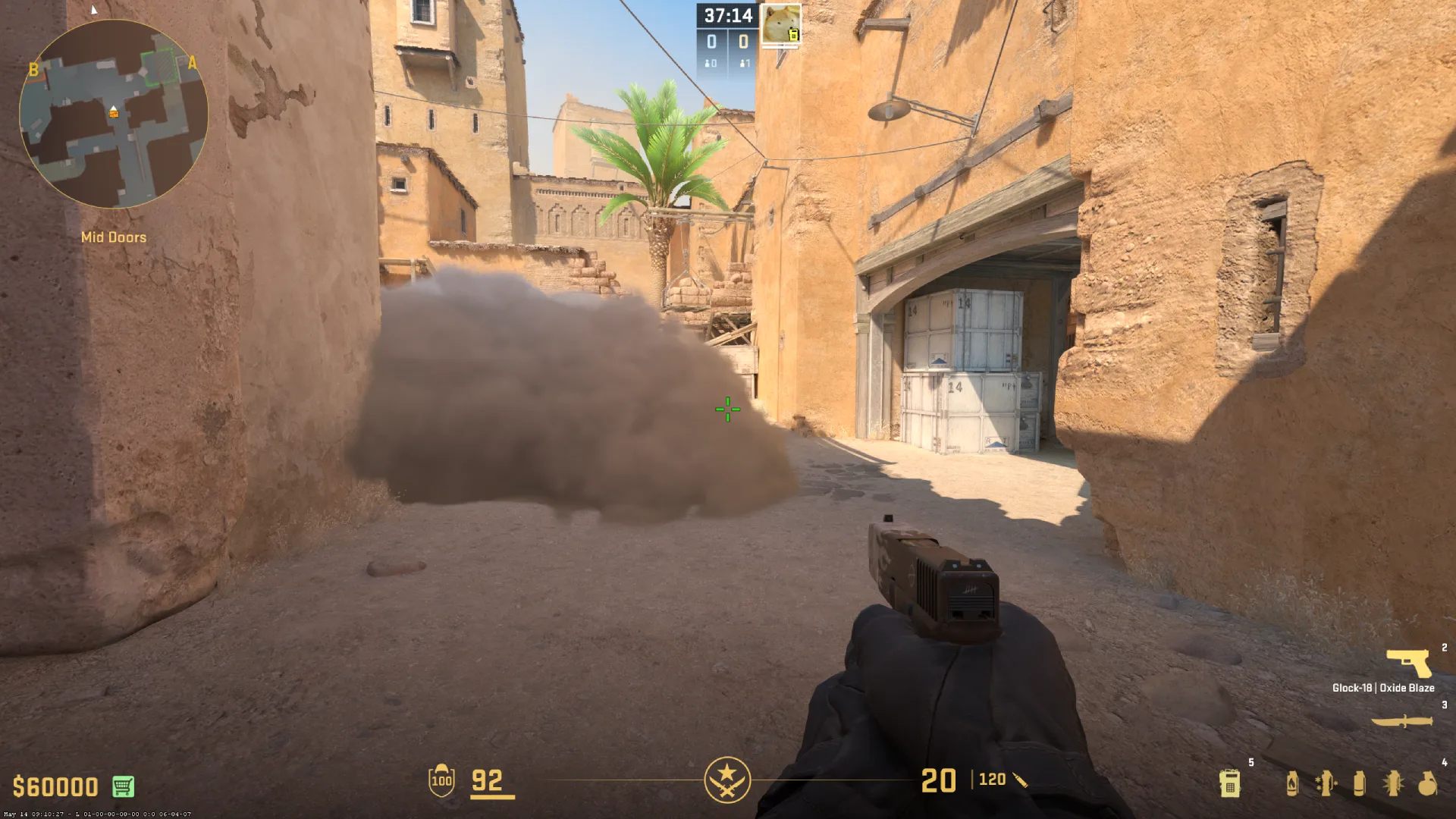This screenshot has width=1456, height=819.
Task: Click the helmet armor icon near health bar
Action: point(440,779)
